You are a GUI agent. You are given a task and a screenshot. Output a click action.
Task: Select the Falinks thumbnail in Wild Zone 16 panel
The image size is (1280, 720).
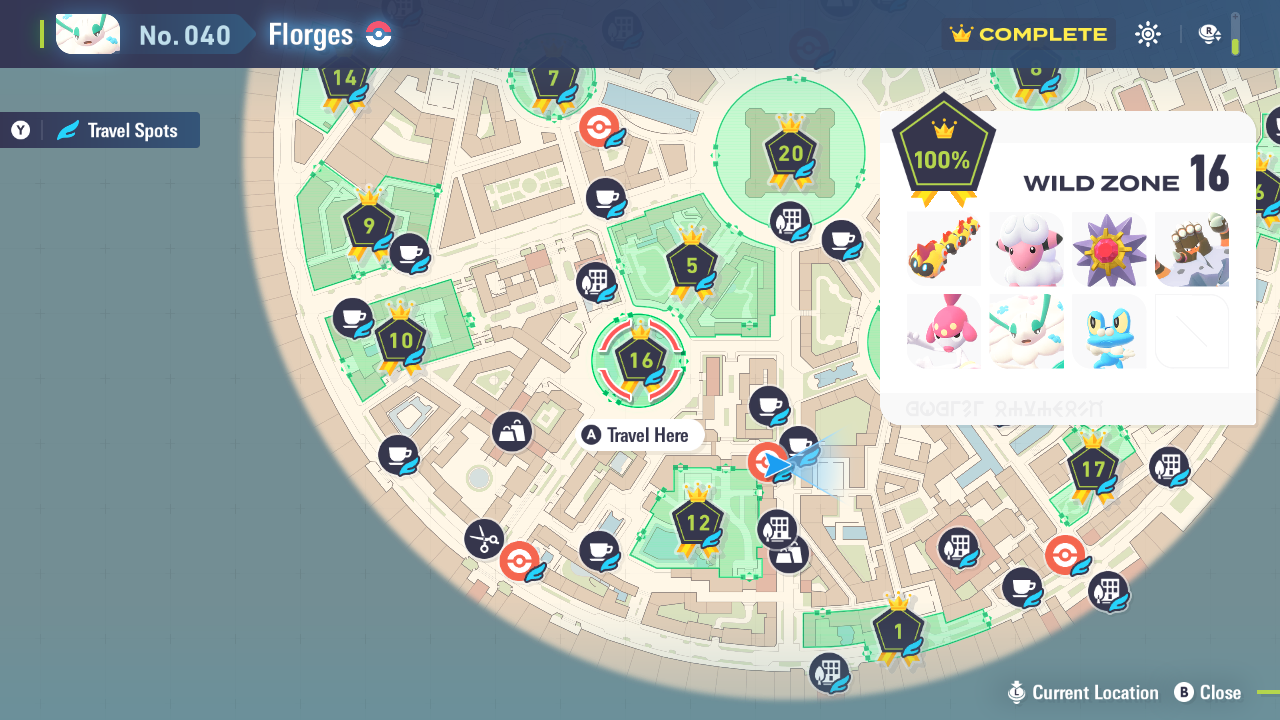click(943, 248)
